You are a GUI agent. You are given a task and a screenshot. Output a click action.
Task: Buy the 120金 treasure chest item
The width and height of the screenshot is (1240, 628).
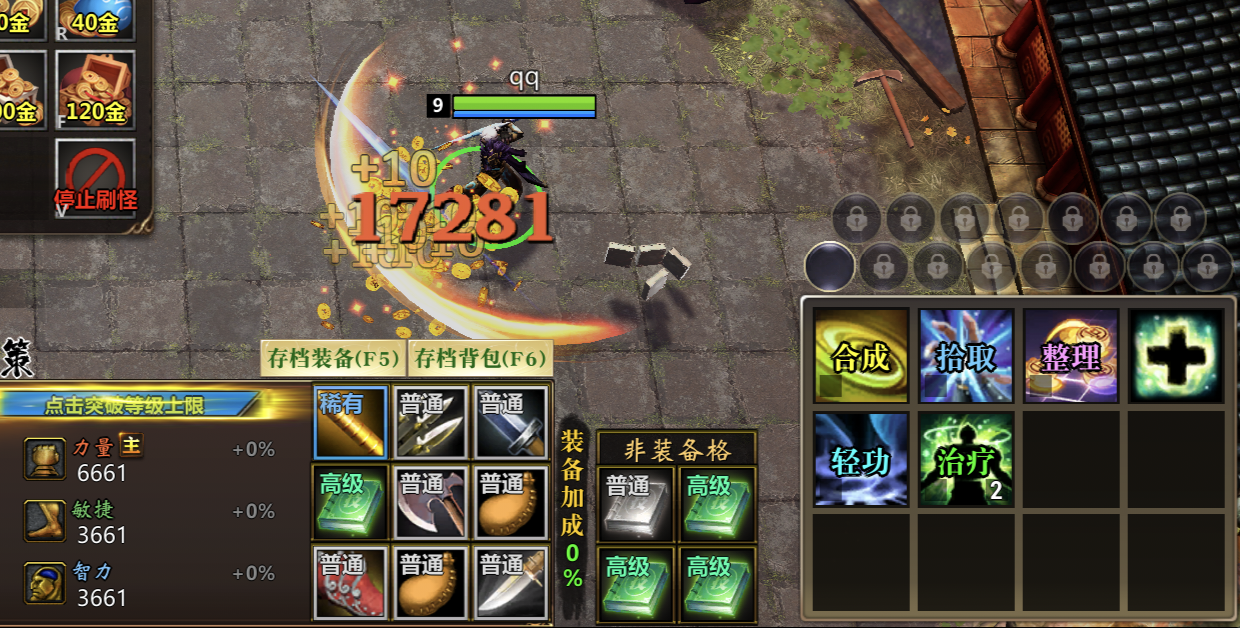pos(95,89)
